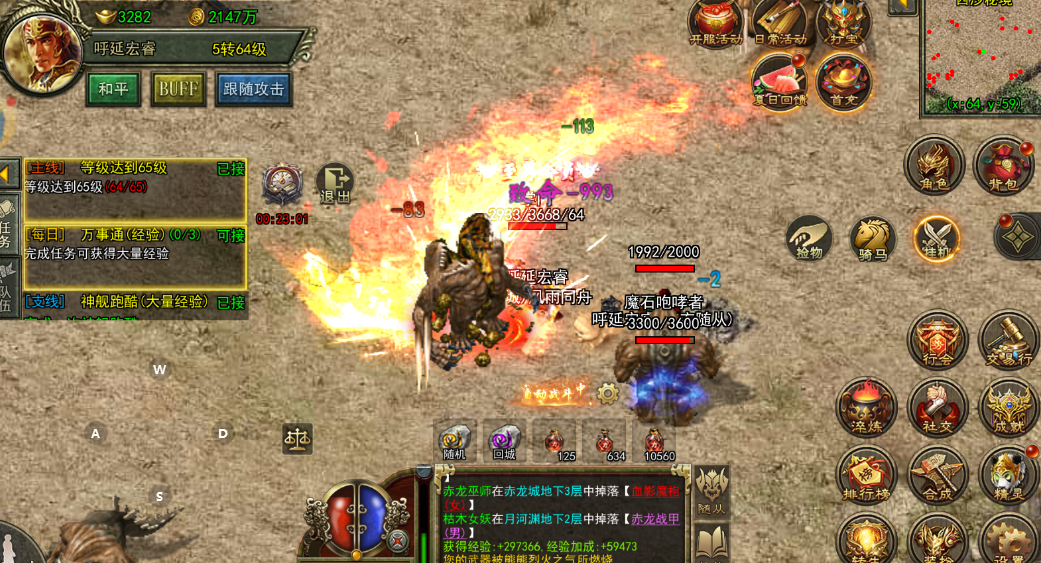
Task: Use the 随机 random teleport stone
Action: 455,441
